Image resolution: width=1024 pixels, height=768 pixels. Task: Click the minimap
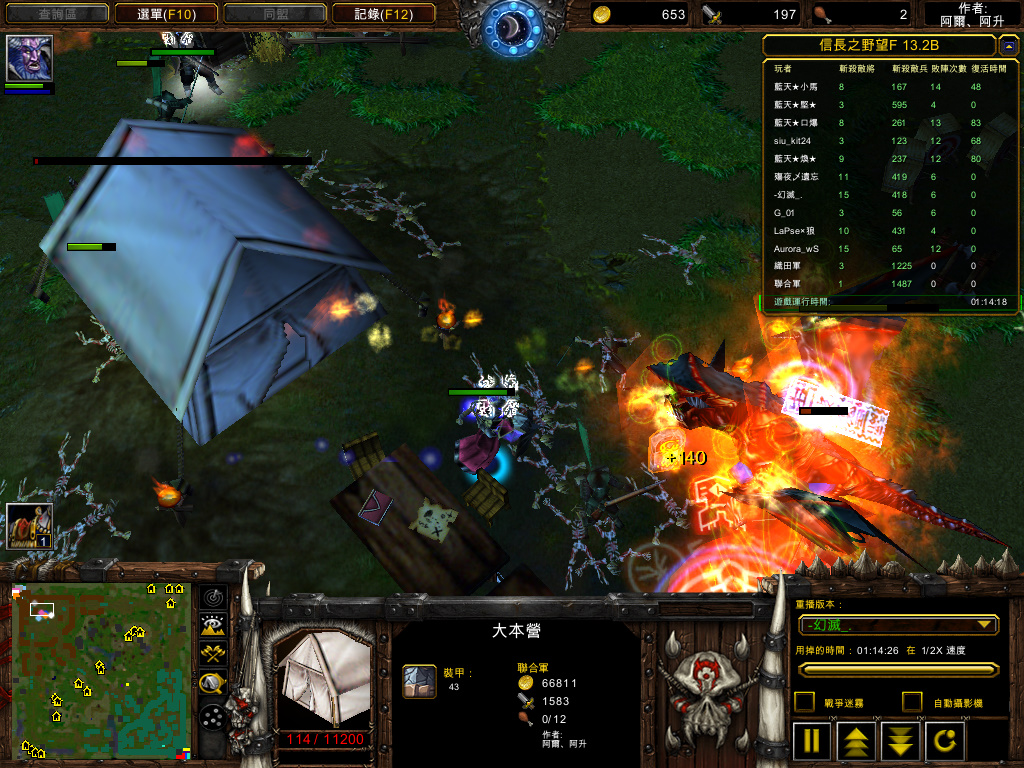[100, 668]
